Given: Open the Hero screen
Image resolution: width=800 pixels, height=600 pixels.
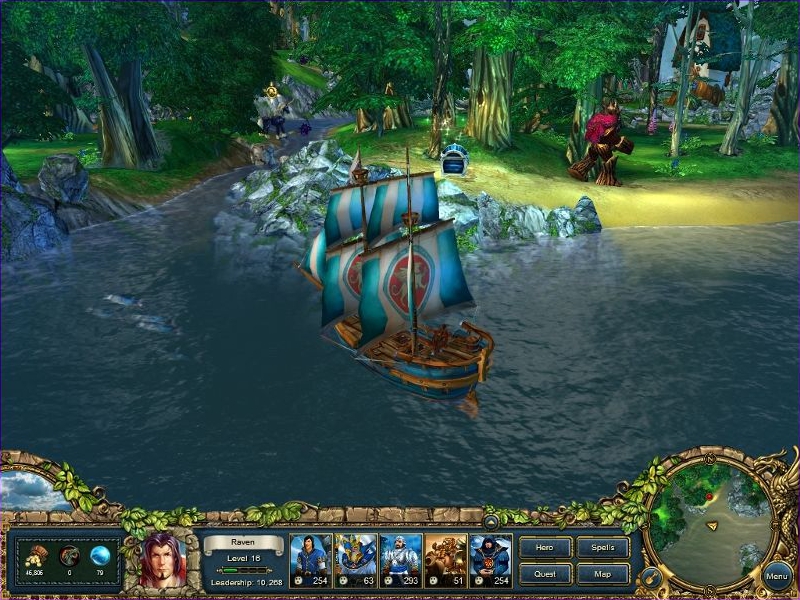Looking at the screenshot, I should [x=546, y=548].
